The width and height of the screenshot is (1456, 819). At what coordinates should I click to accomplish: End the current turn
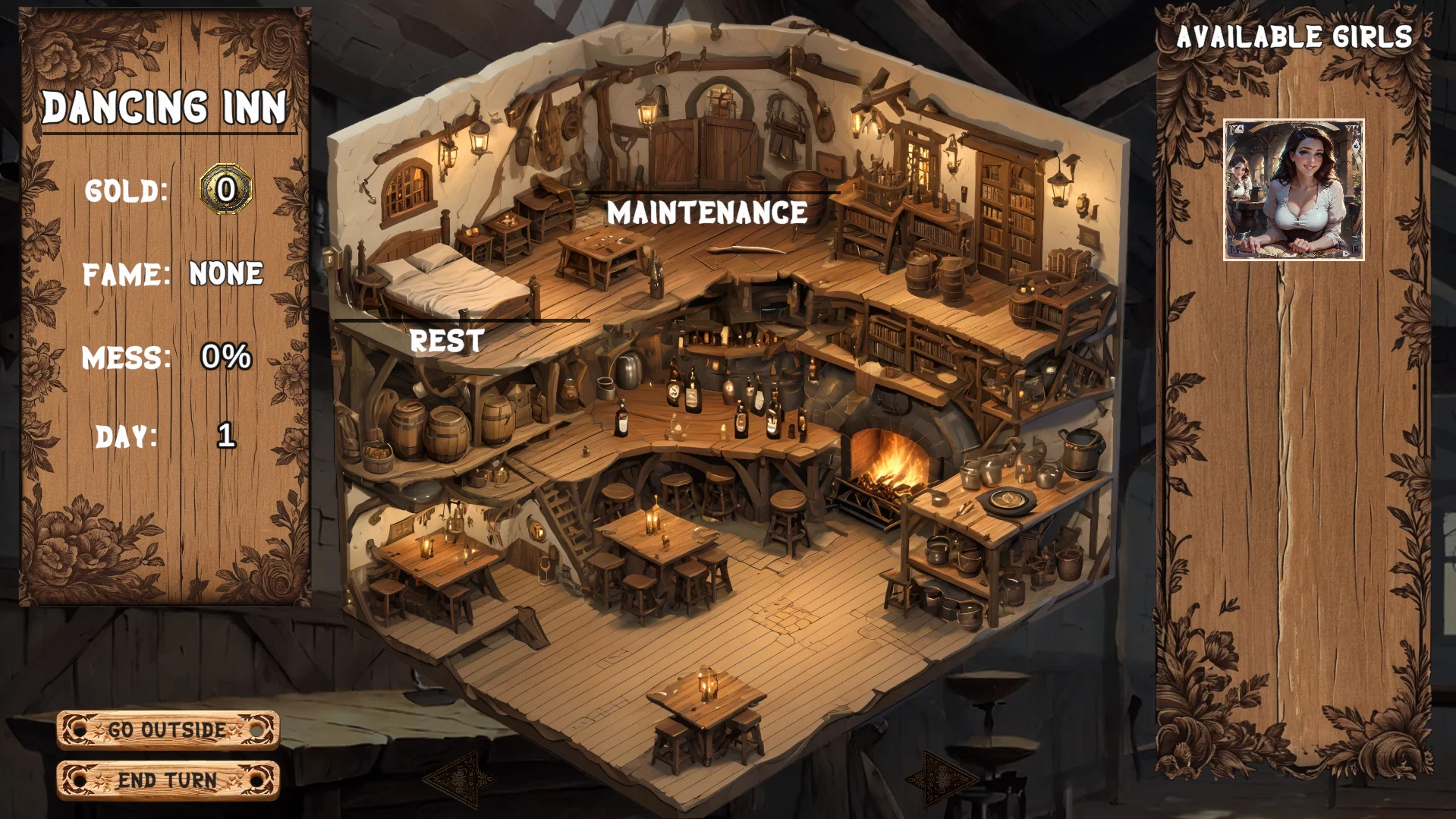tap(168, 780)
